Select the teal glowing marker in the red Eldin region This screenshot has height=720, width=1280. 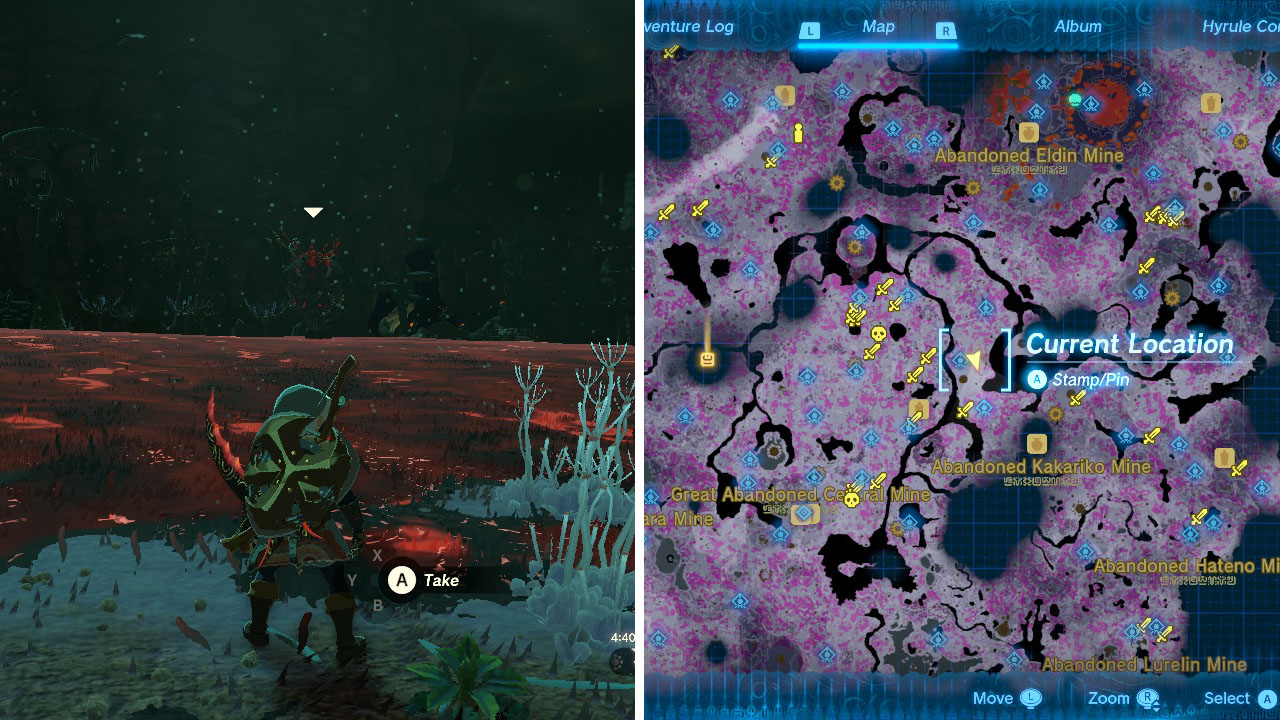click(1075, 99)
